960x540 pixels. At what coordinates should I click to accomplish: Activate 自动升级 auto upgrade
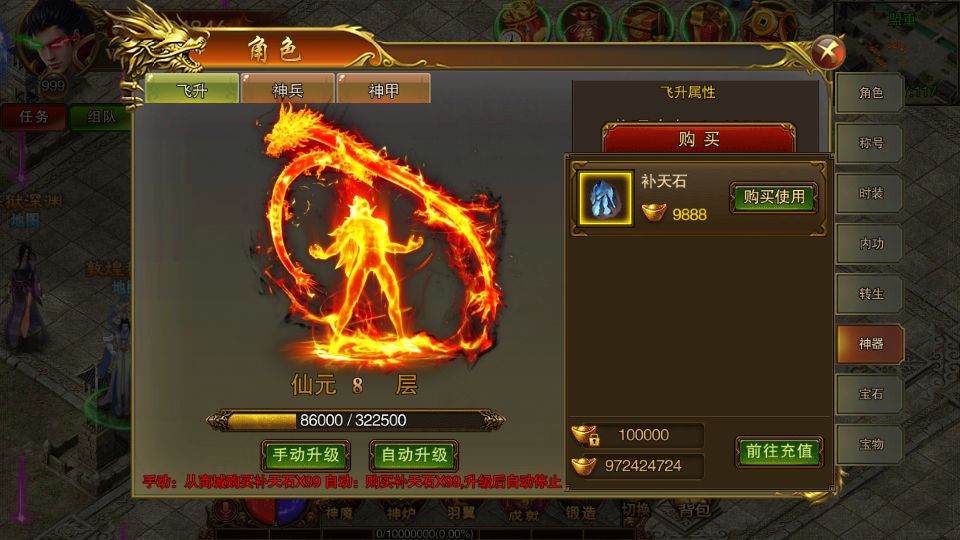click(x=414, y=456)
